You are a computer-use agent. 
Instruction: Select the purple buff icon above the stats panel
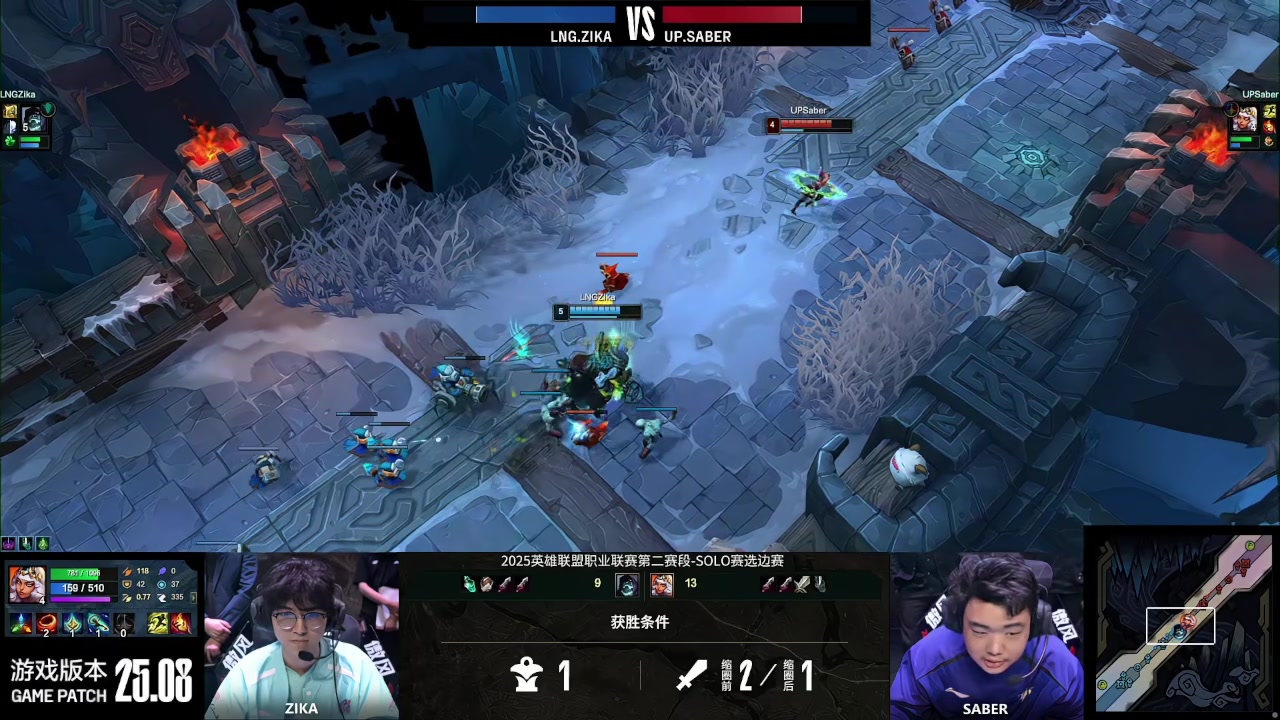click(x=9, y=543)
